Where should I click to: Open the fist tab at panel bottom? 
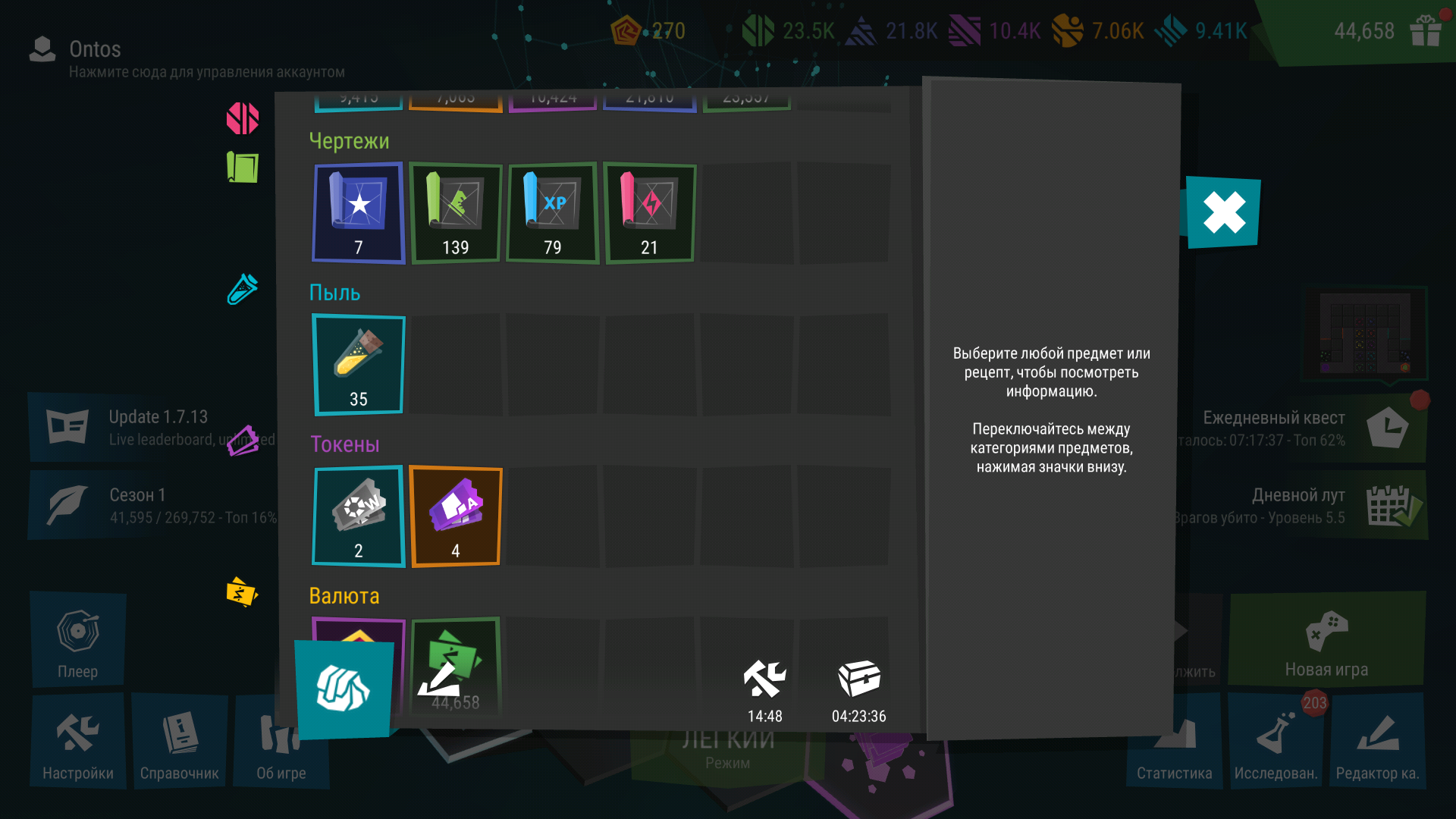(x=344, y=689)
